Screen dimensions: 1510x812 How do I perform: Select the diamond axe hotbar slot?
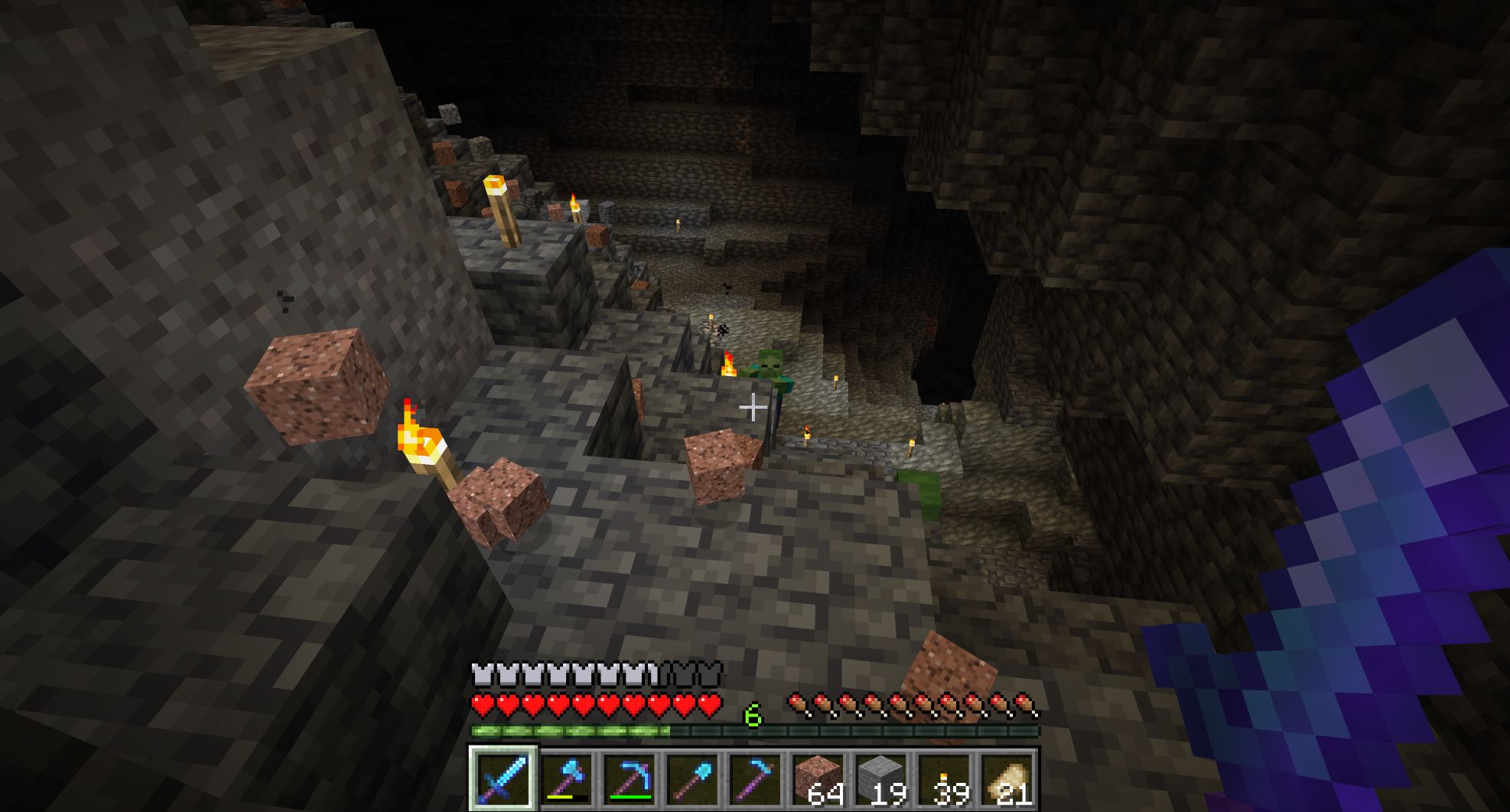(567, 778)
